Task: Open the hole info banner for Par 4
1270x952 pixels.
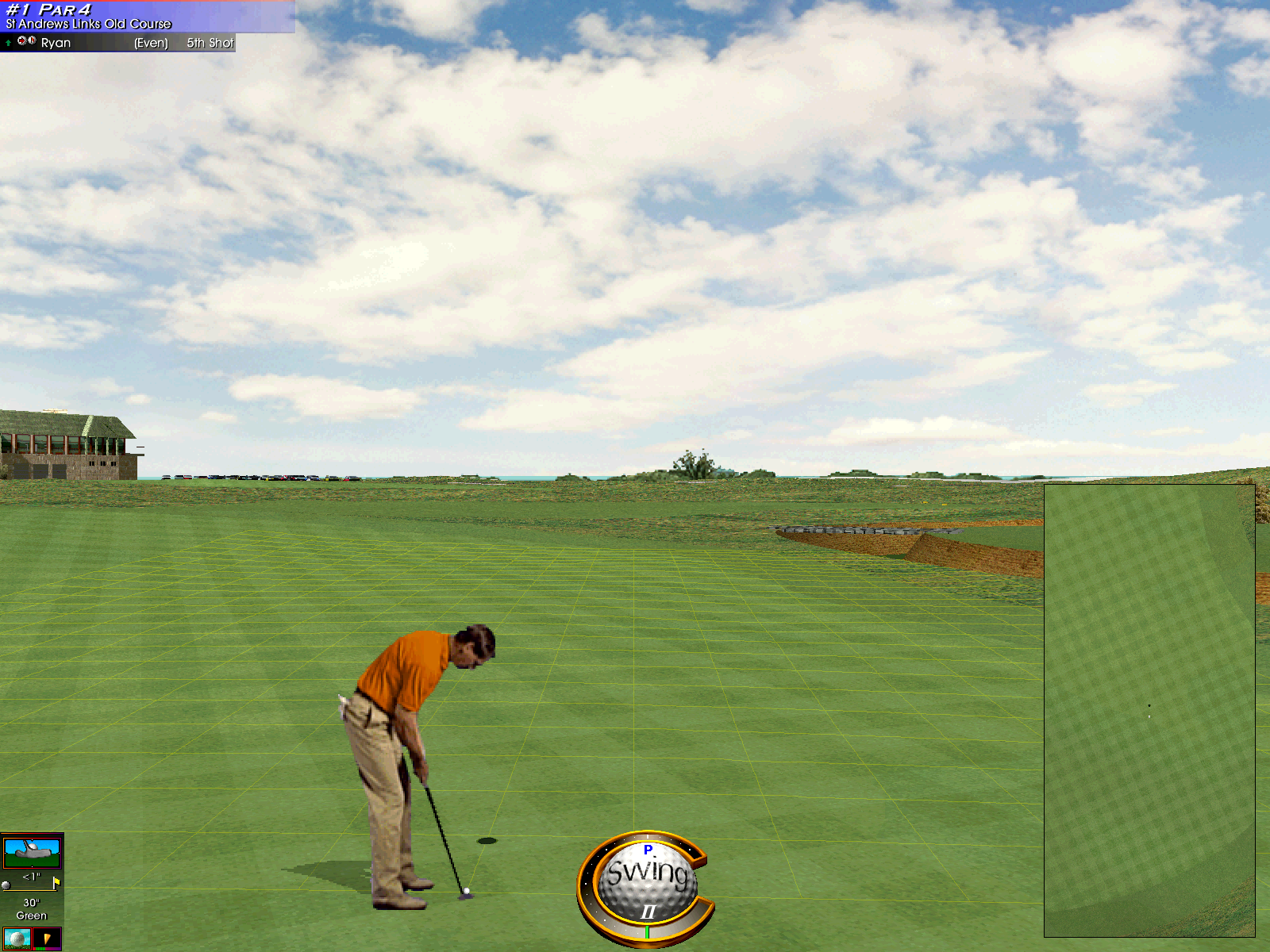Action: [147, 16]
